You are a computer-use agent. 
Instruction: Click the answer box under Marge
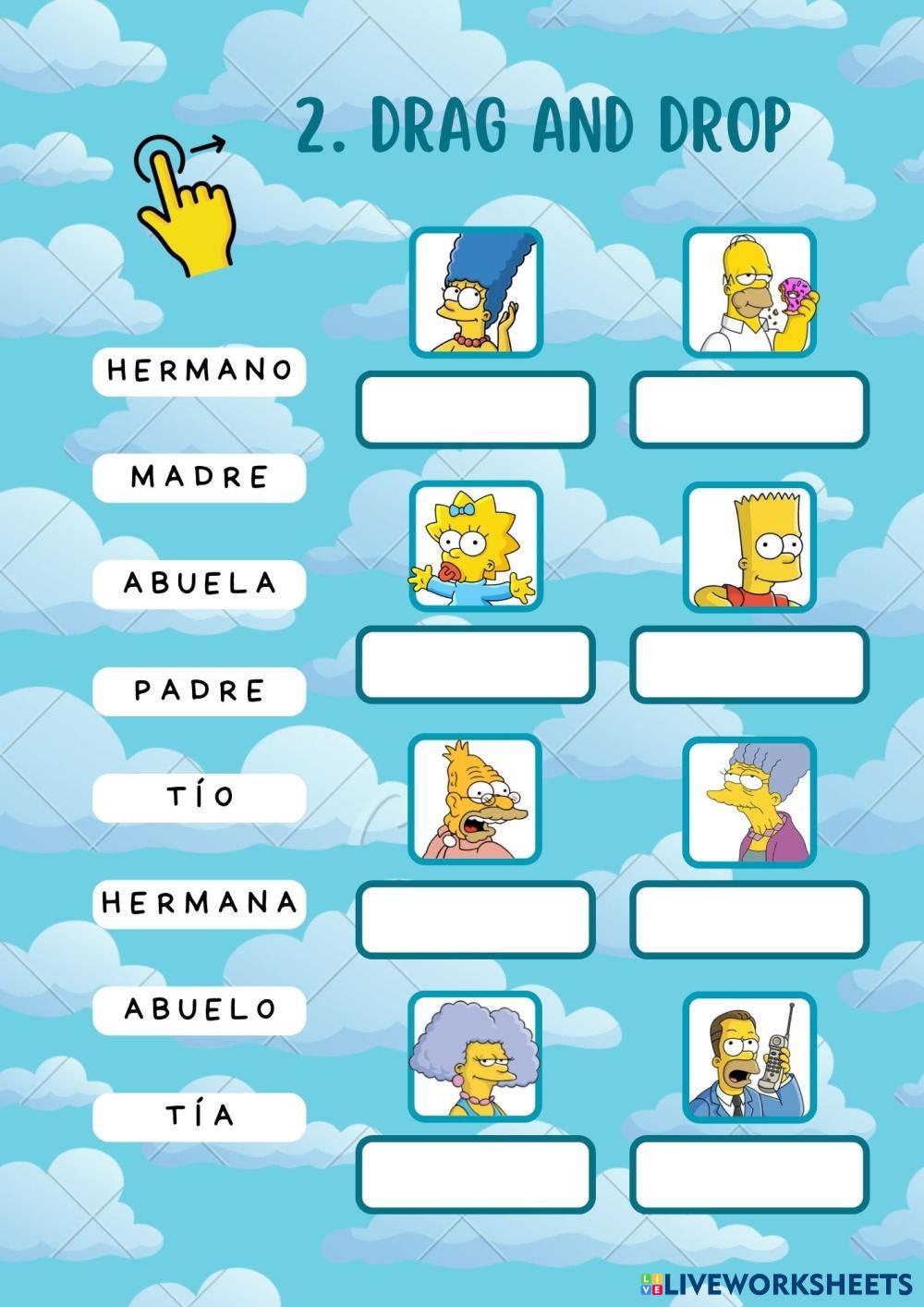pos(475,408)
